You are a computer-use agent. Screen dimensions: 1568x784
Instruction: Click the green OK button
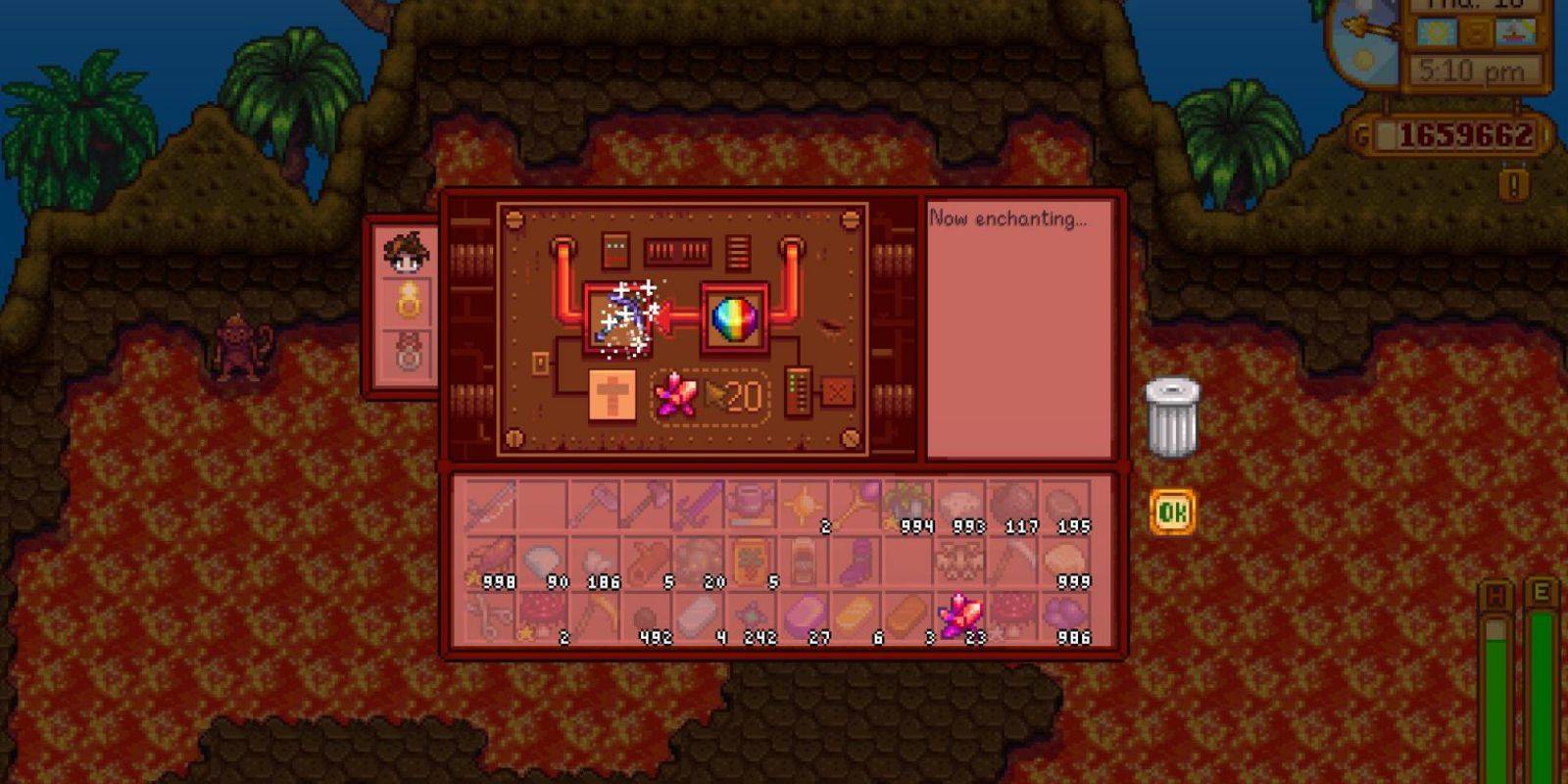pos(1172,512)
